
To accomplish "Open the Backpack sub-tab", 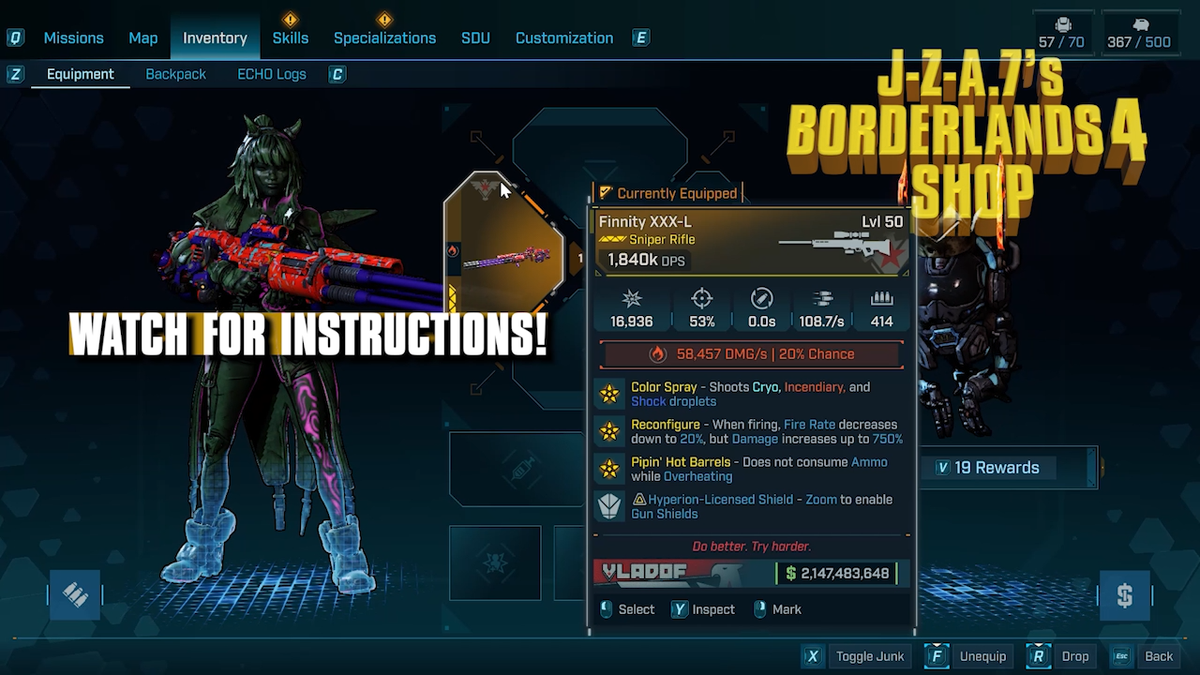I will pyautogui.click(x=176, y=74).
